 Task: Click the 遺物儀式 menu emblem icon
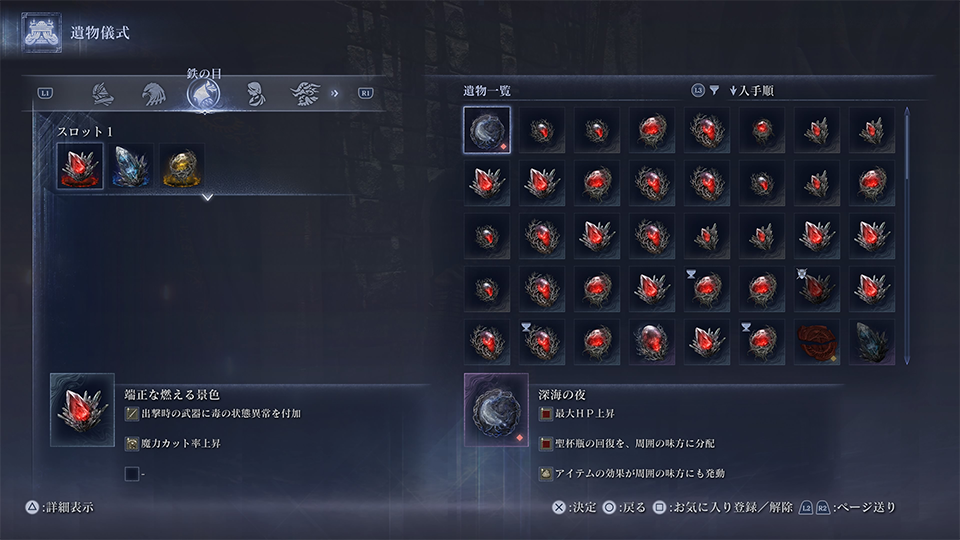coord(43,33)
